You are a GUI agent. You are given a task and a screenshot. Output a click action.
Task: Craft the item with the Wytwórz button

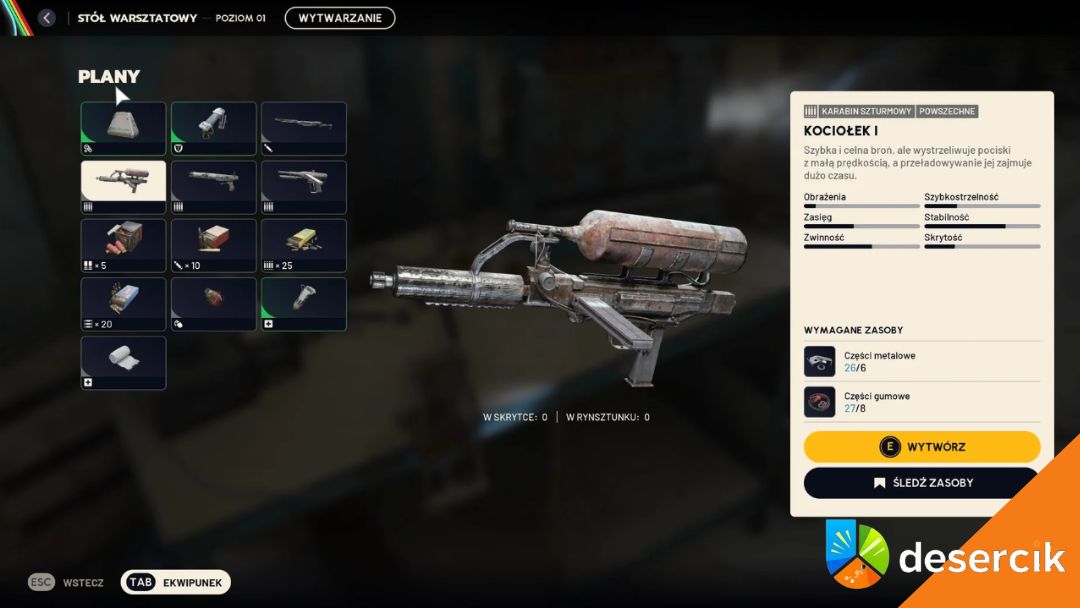(922, 447)
